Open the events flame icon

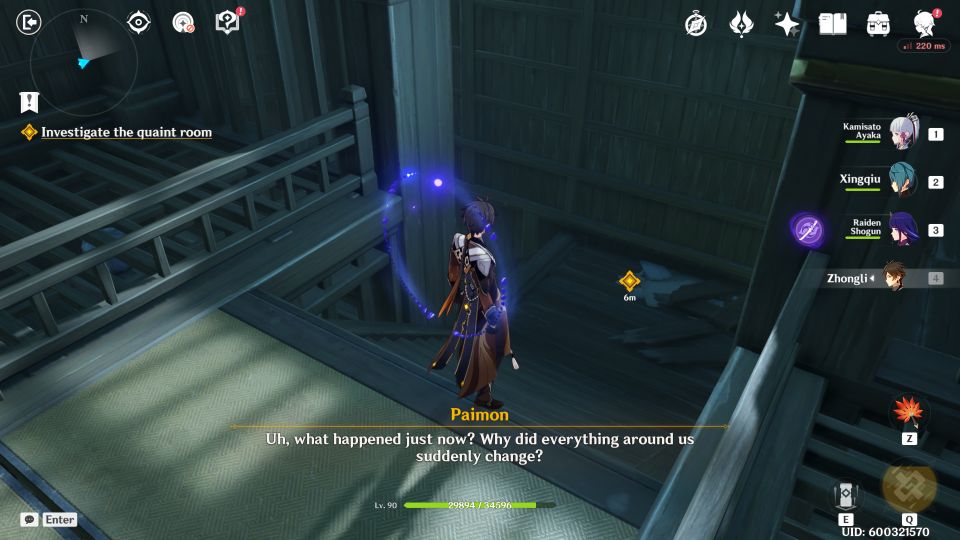[x=741, y=24]
